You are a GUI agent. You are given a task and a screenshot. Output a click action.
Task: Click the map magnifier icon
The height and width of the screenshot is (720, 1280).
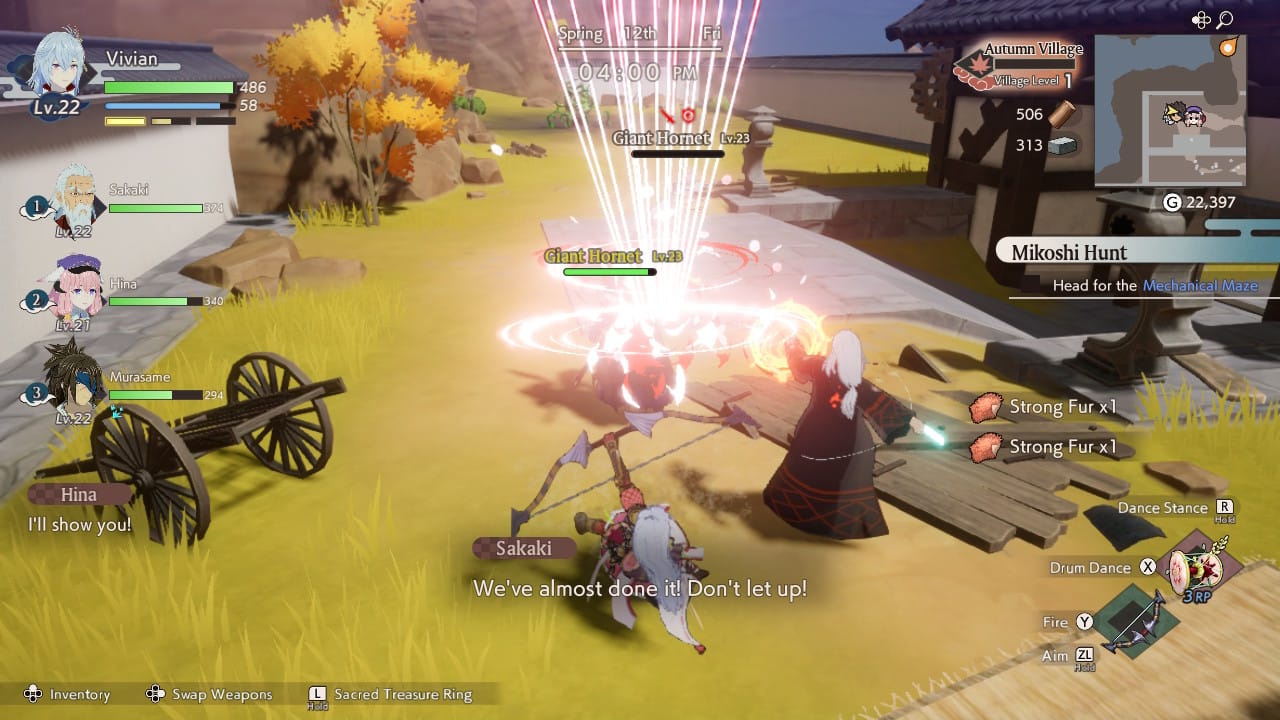click(x=1224, y=20)
